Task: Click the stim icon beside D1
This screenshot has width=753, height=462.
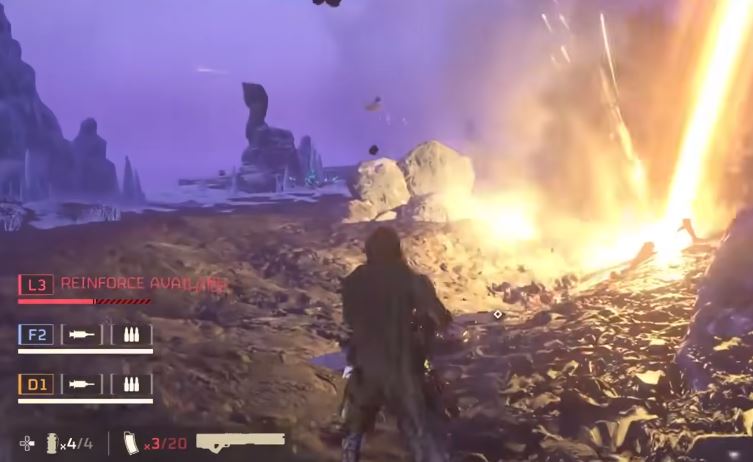Action: pyautogui.click(x=82, y=384)
